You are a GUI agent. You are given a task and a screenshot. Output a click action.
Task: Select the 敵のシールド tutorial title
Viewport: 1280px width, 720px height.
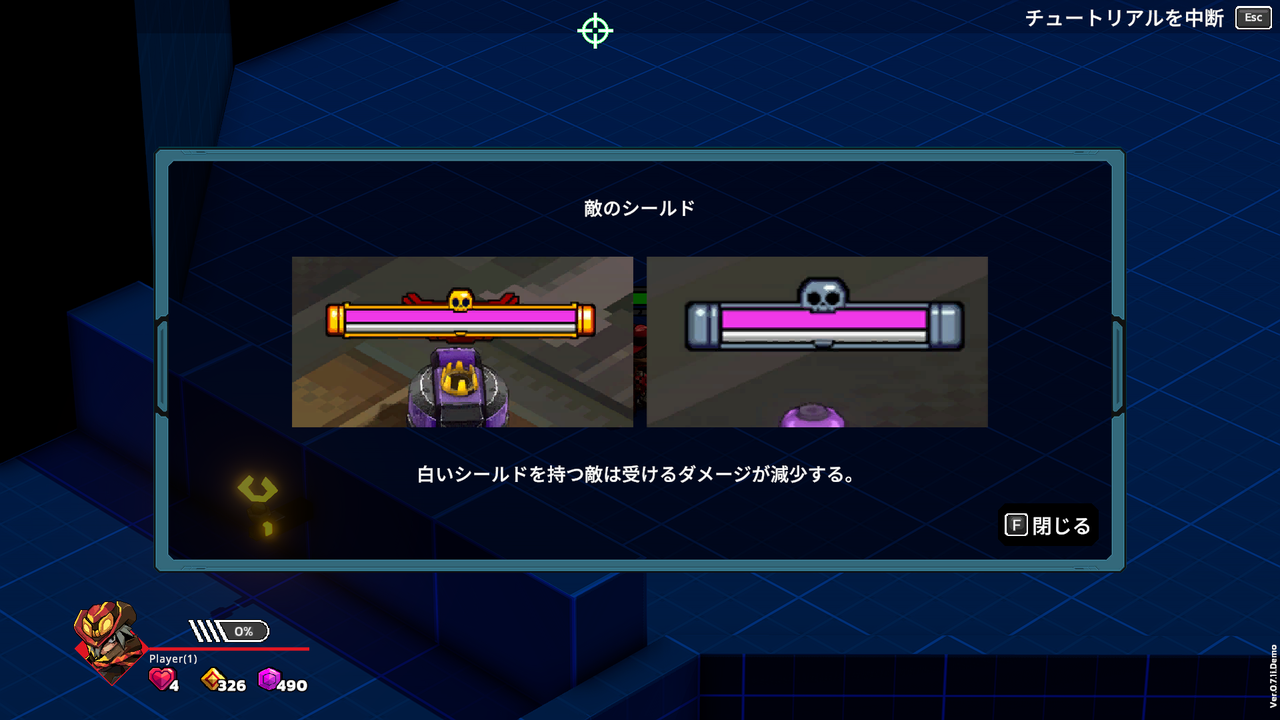click(639, 207)
